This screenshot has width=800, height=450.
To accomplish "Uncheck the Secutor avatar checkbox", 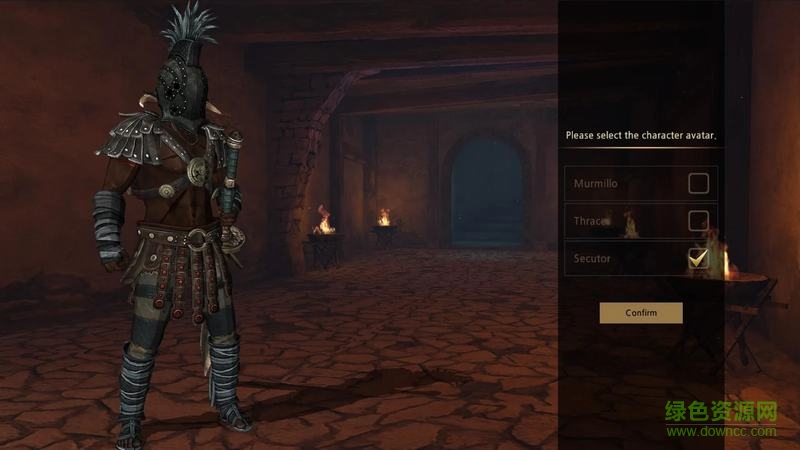I will [x=698, y=259].
